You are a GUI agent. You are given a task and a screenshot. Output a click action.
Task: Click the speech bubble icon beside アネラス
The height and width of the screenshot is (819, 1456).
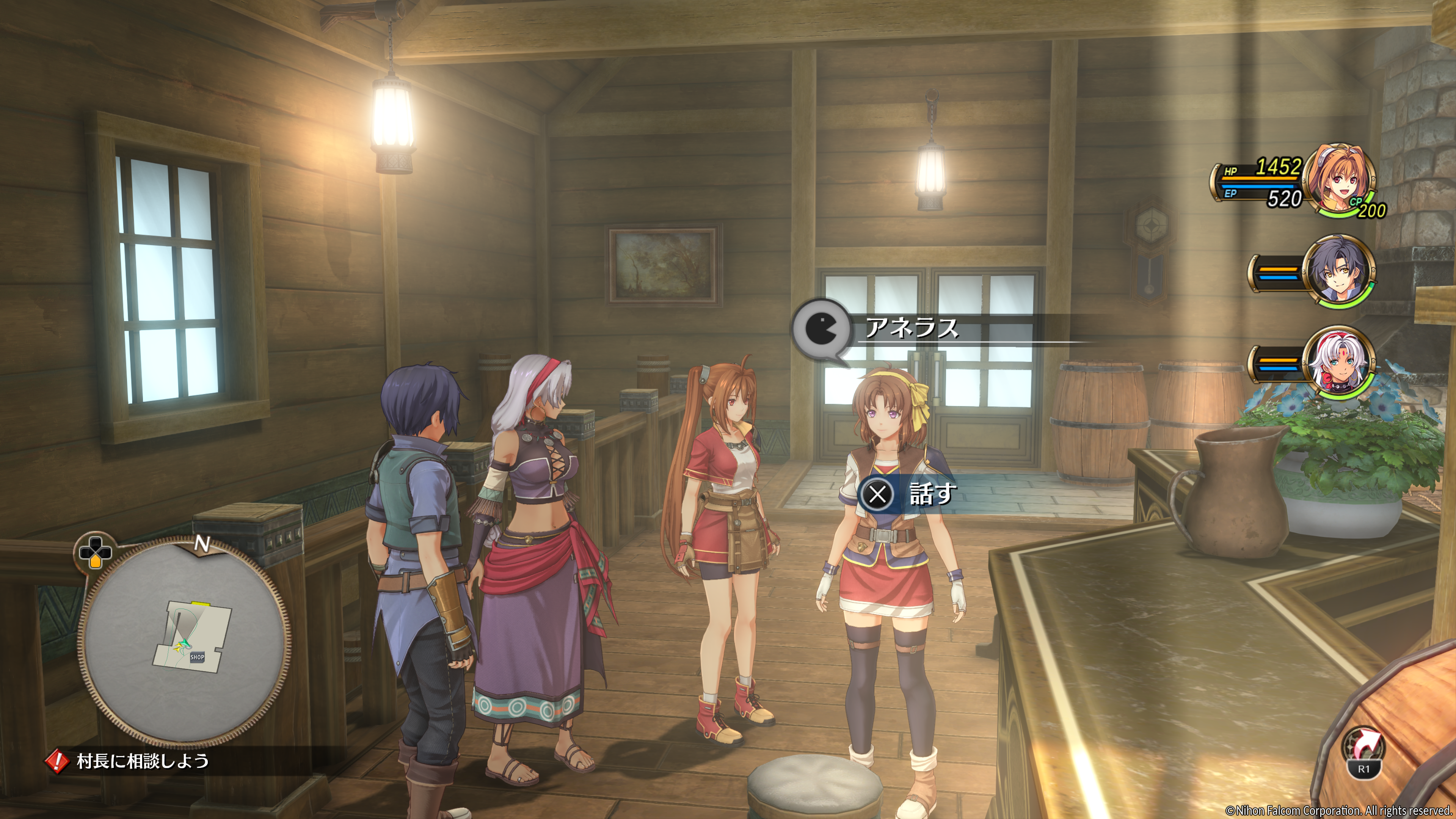[x=821, y=329]
